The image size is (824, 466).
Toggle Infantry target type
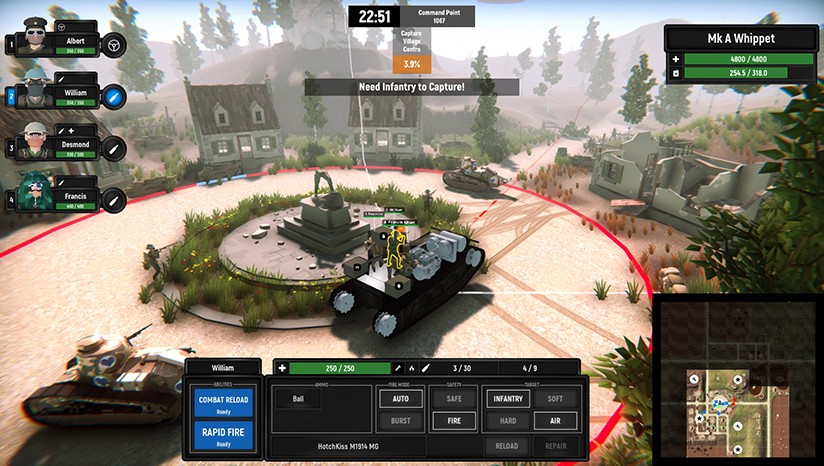(507, 397)
